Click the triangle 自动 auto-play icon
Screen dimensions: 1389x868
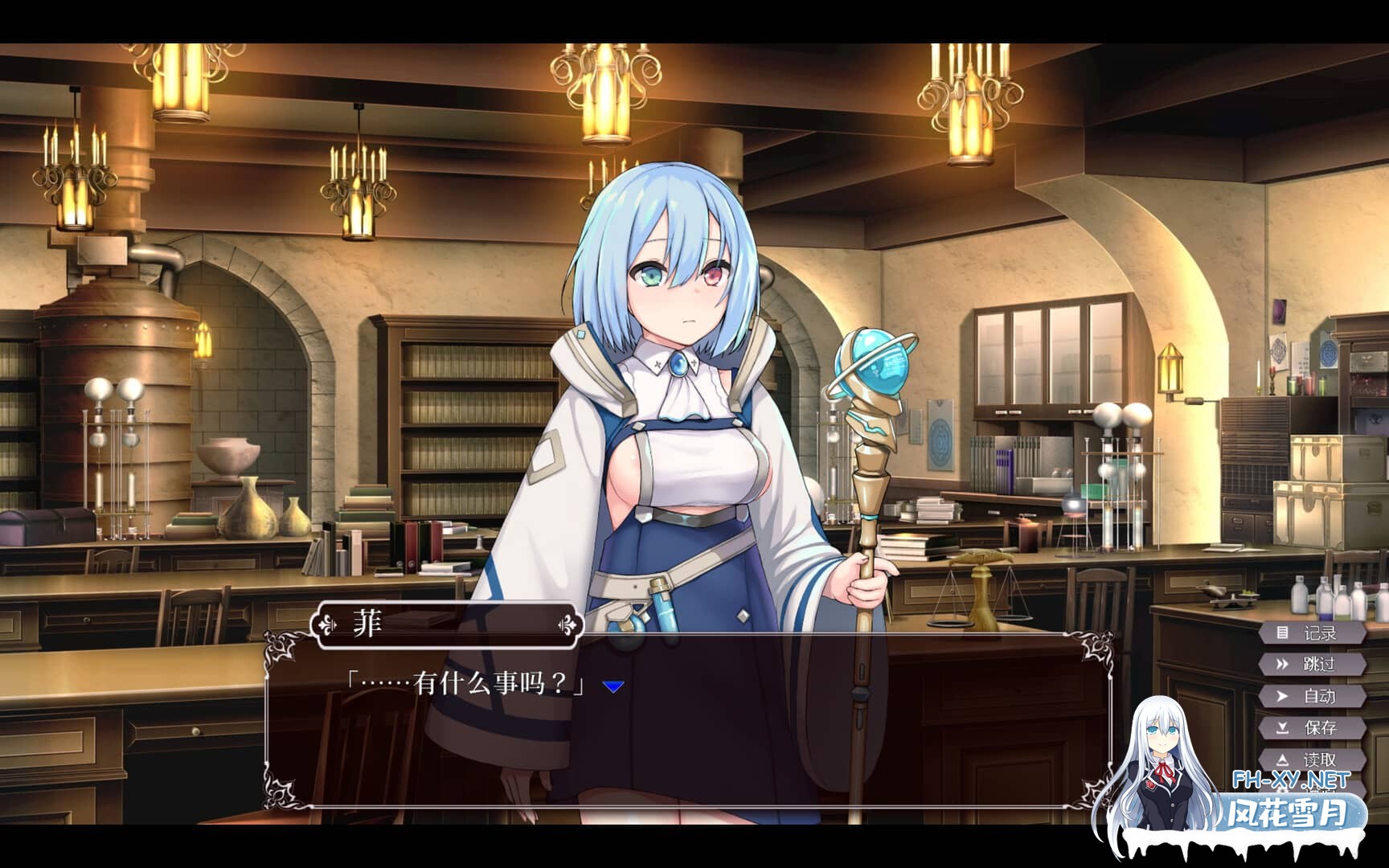click(1281, 696)
